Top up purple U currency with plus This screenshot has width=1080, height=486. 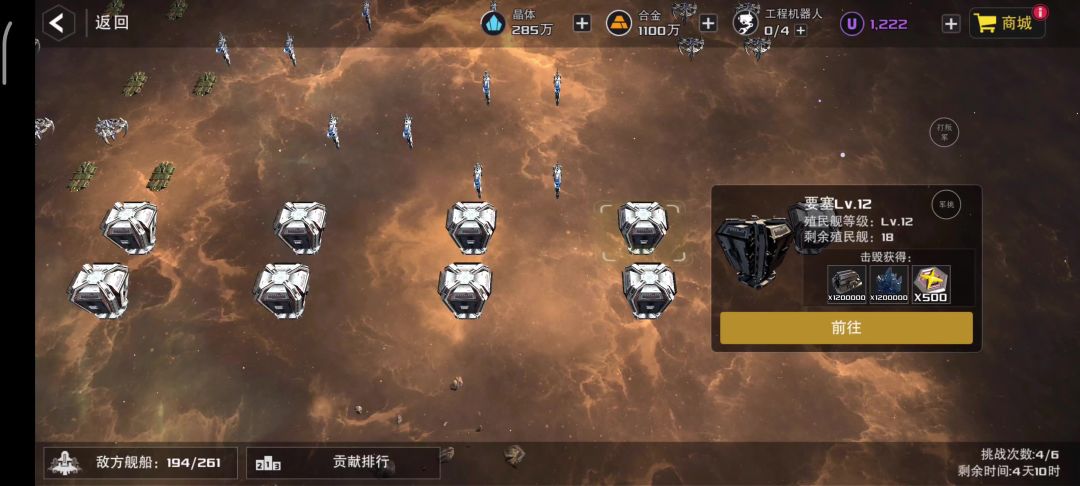951,23
